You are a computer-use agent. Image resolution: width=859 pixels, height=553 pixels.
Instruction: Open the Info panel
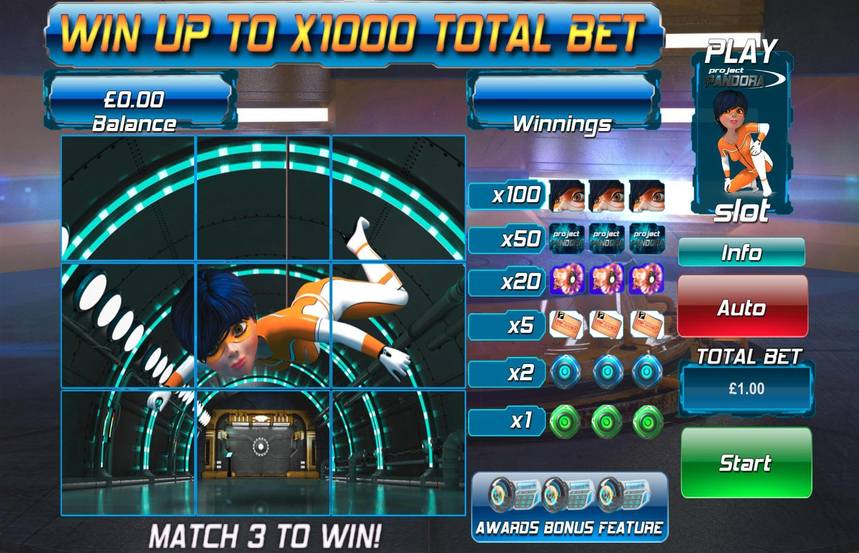click(x=741, y=253)
